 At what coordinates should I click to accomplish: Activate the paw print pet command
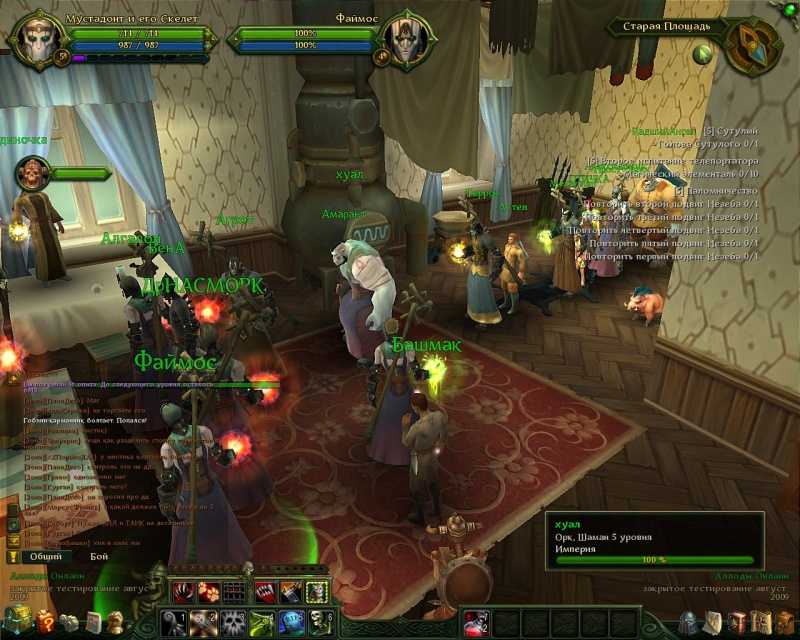click(x=208, y=592)
